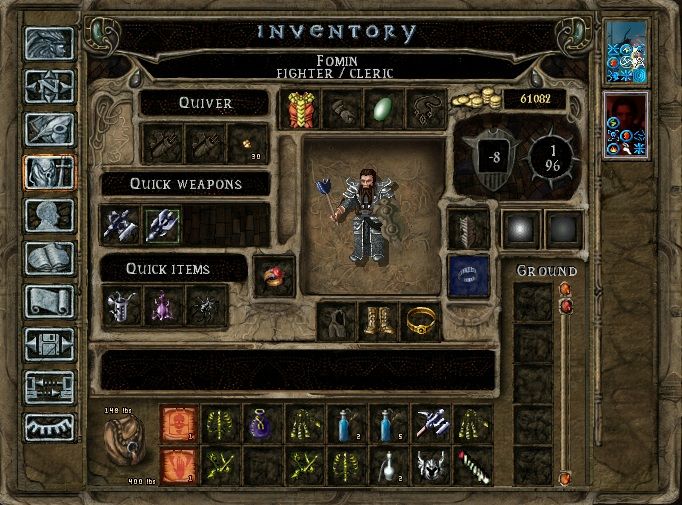Open the save/options floppy disk button
Image resolution: width=682 pixels, height=505 pixels.
pos(49,343)
